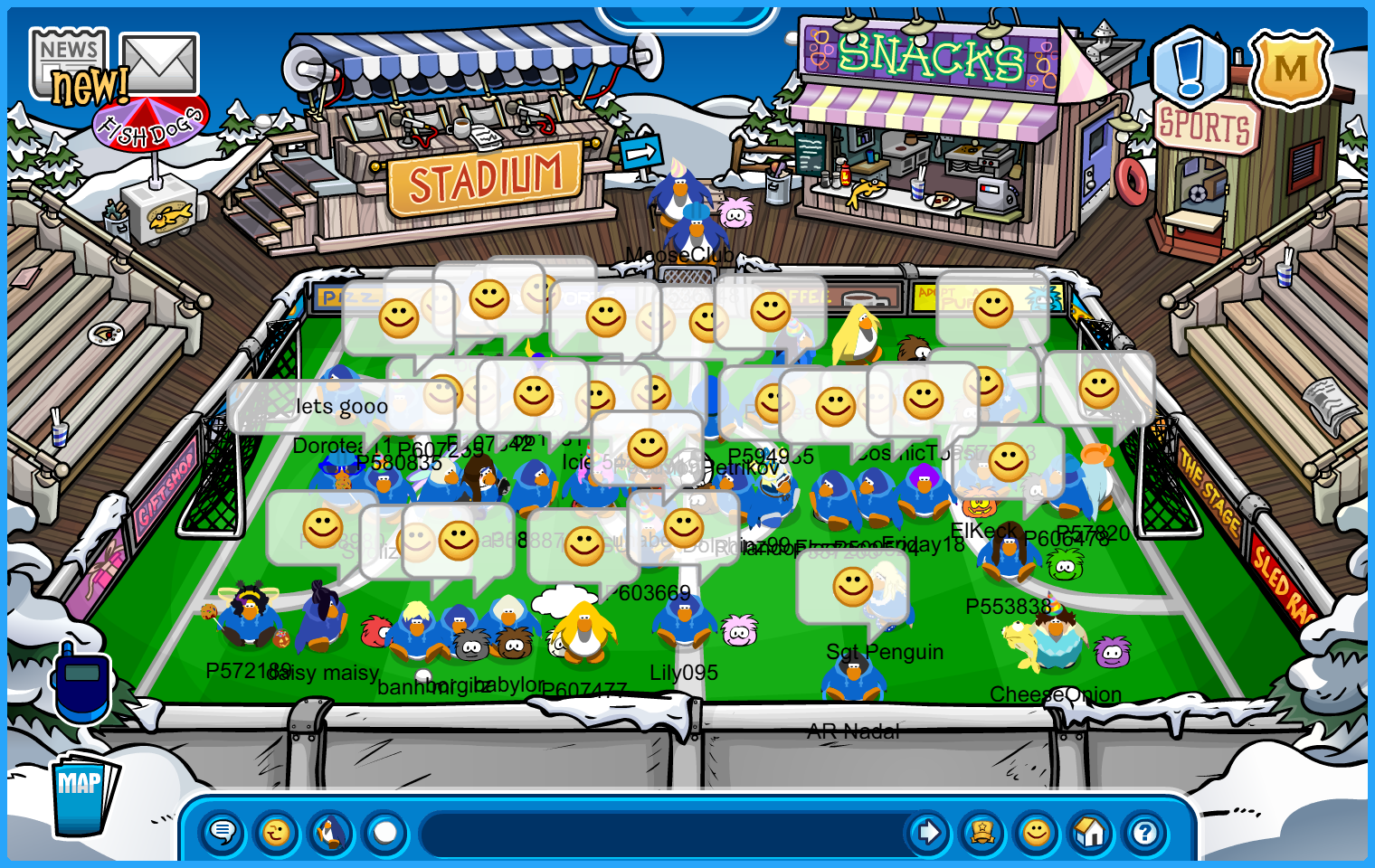Open the new mail envelope
The image size is (1375, 868).
coord(160,63)
